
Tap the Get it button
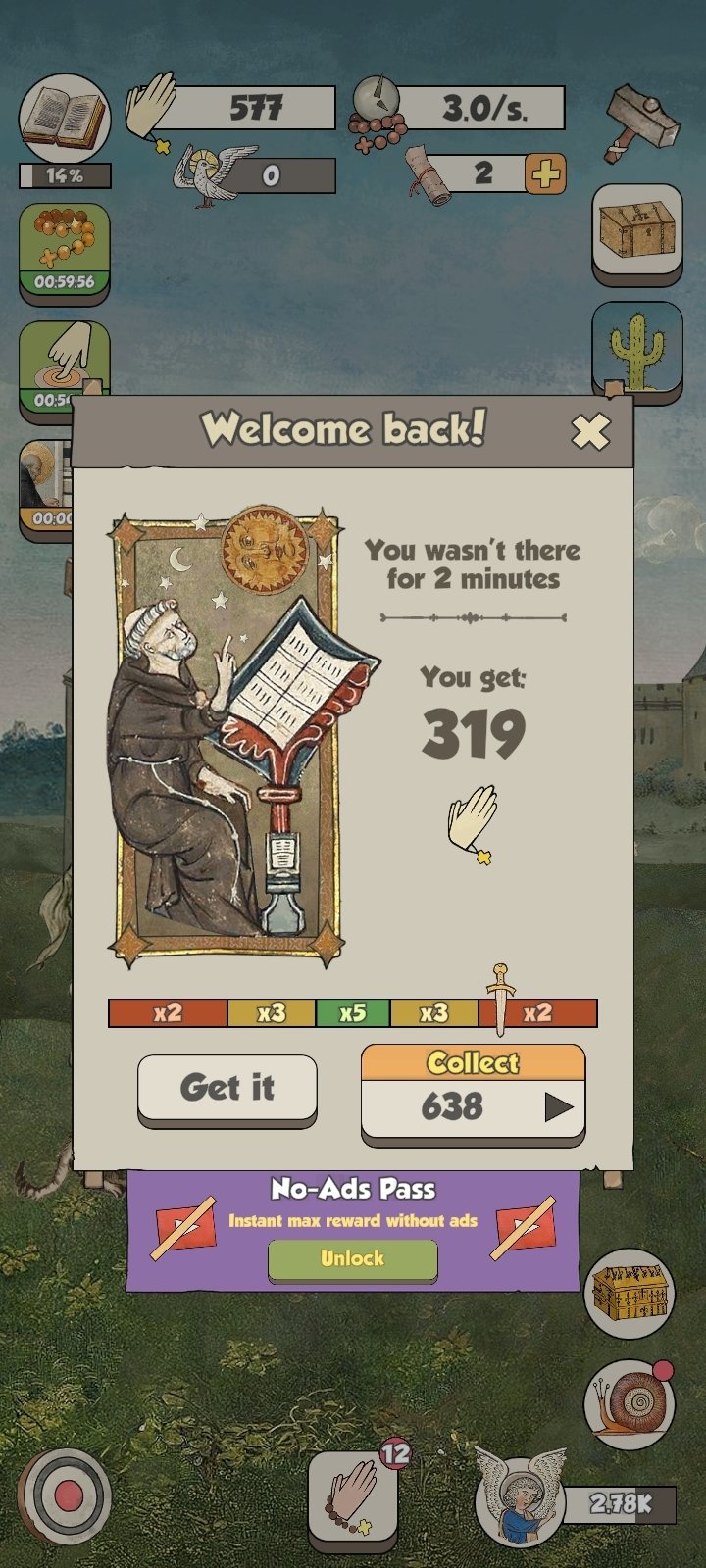tap(227, 1088)
